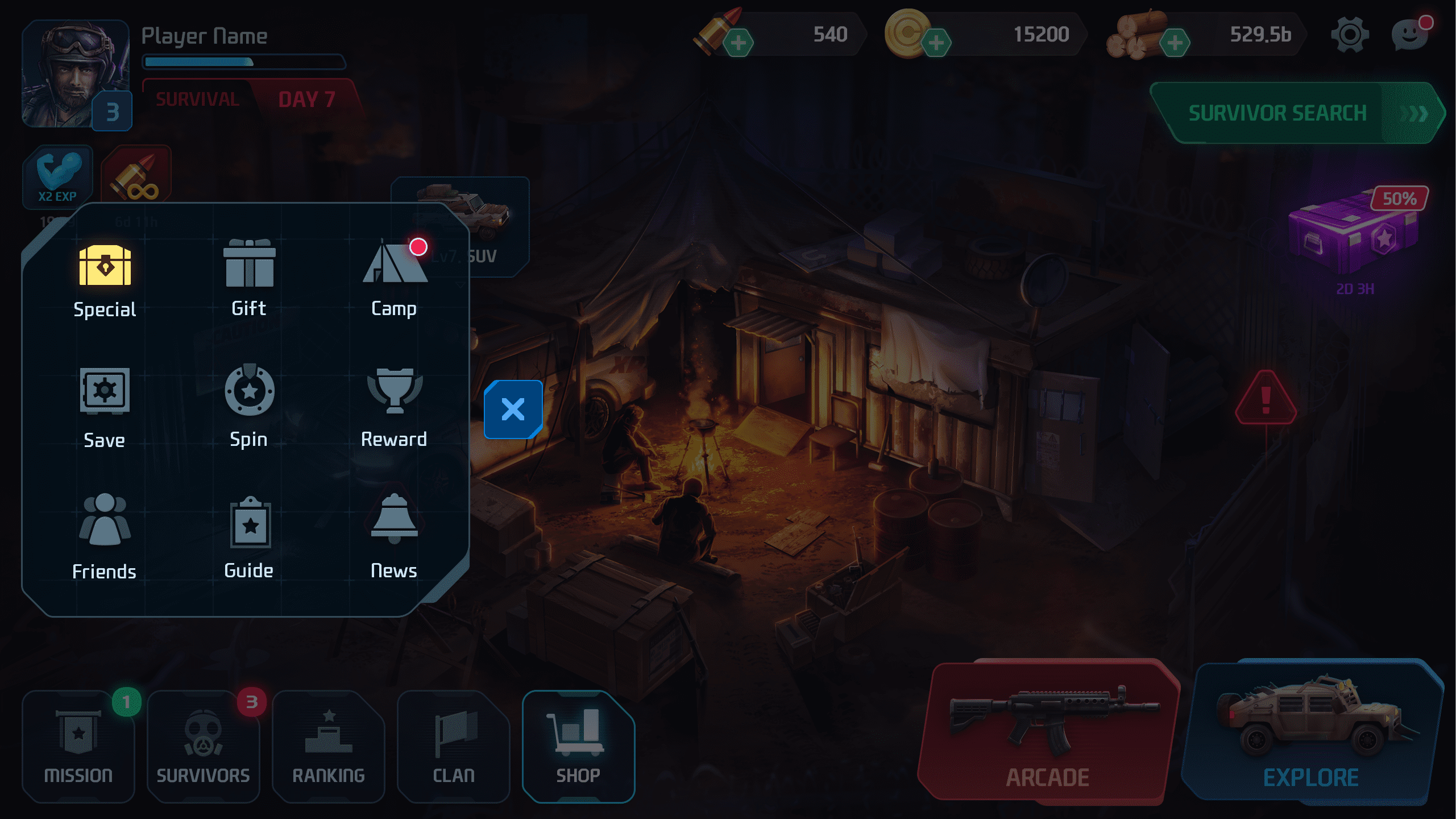Launch the Explore mode

[1311, 733]
